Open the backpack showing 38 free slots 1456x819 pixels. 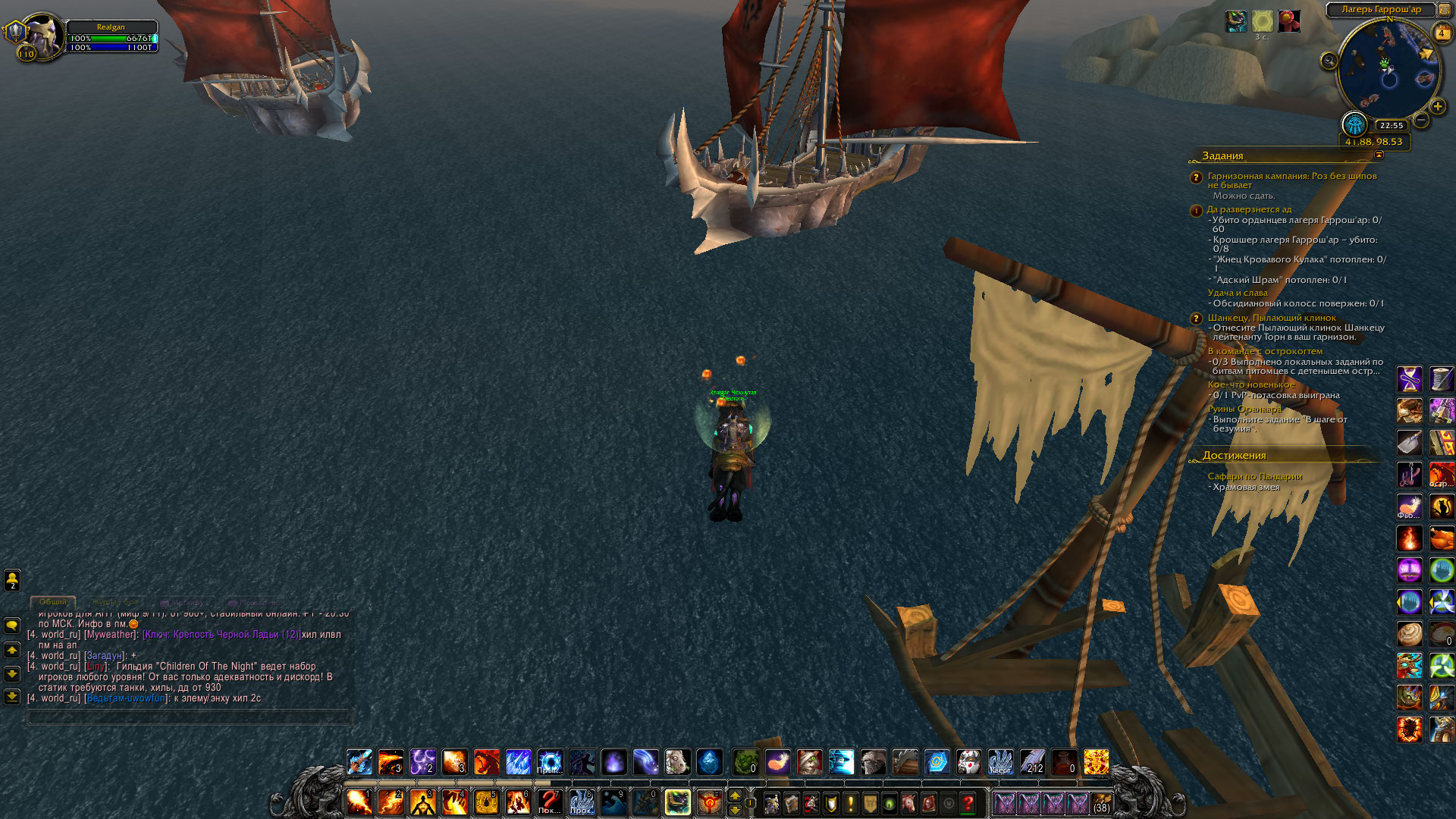pyautogui.click(x=1101, y=803)
